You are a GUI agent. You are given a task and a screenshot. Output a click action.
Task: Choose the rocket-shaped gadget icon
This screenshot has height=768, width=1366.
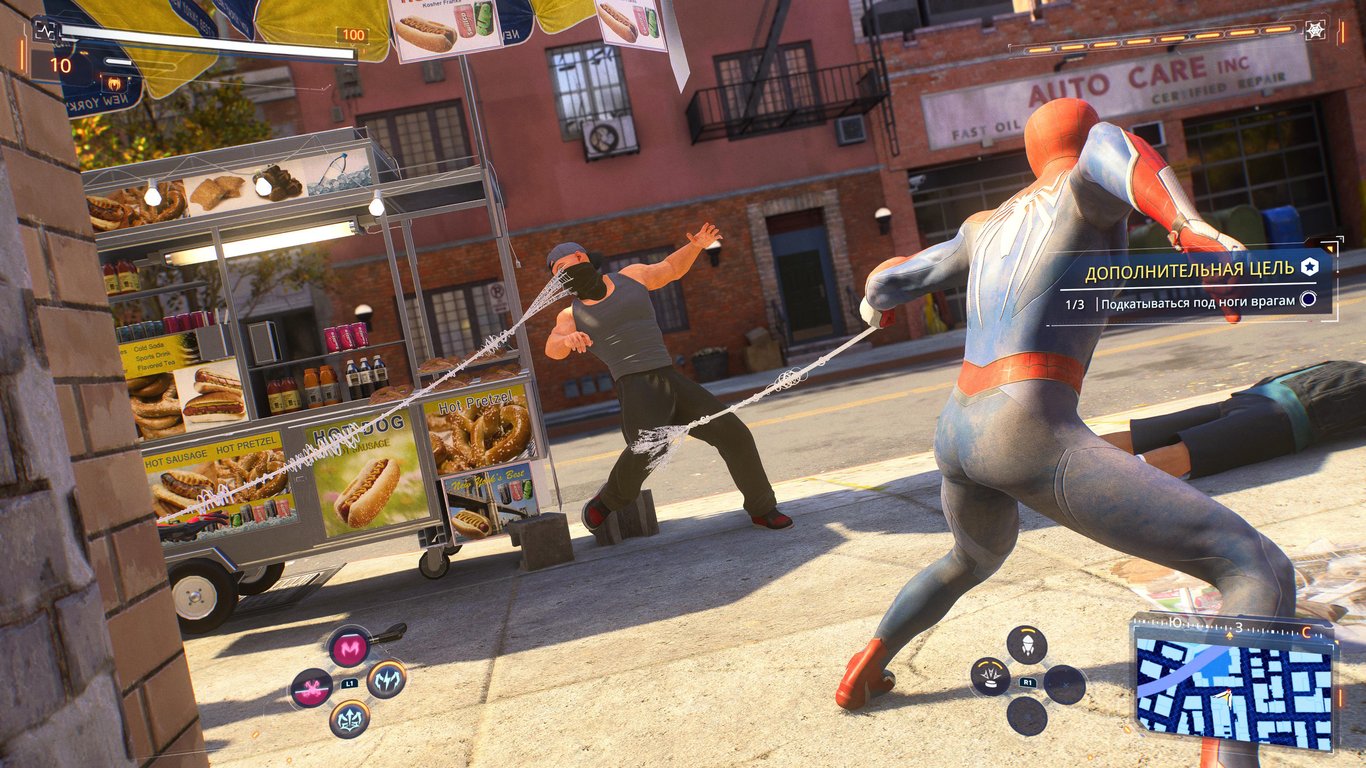point(1027,644)
